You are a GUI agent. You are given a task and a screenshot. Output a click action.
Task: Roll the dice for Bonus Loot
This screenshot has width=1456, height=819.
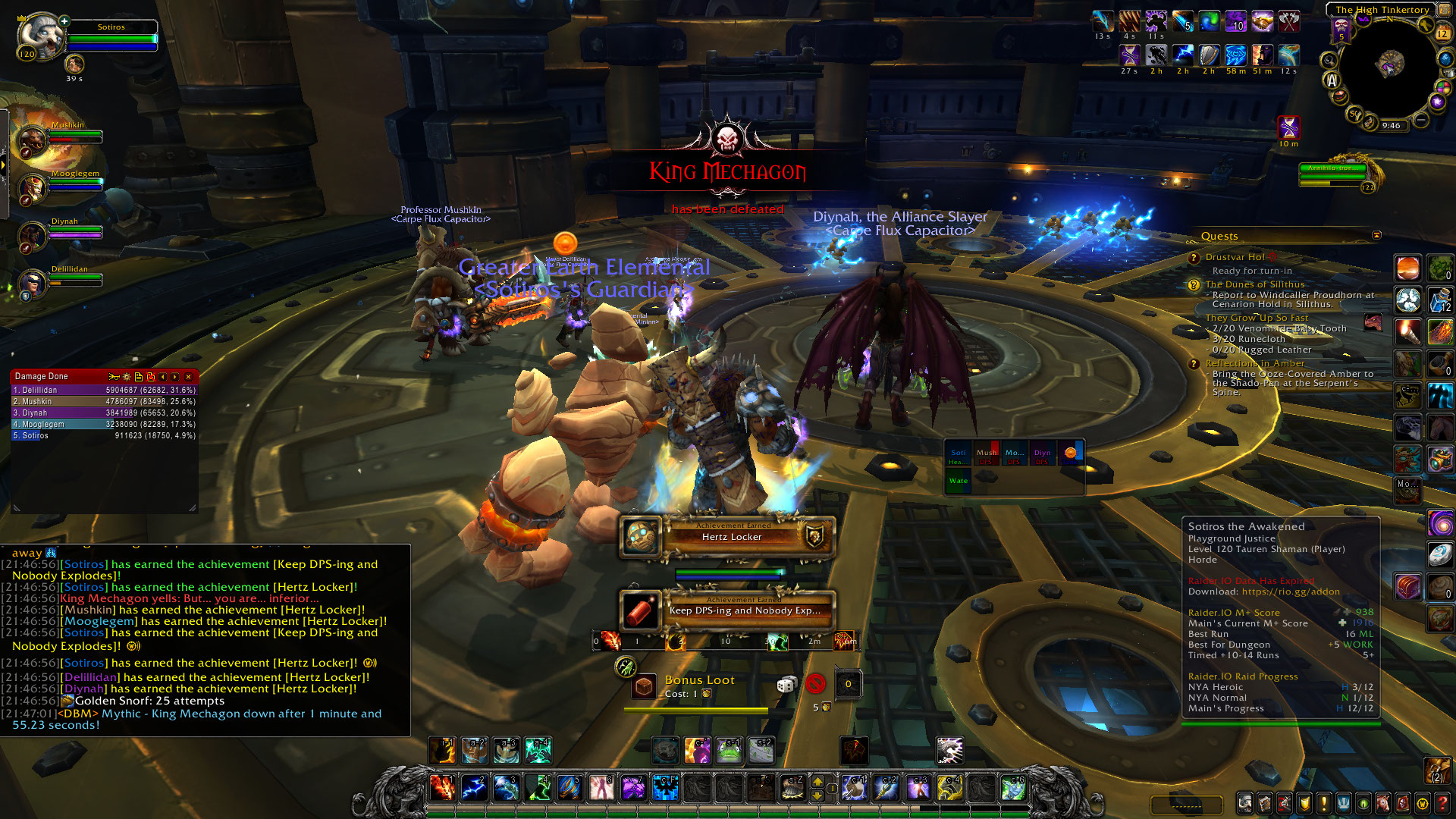click(786, 685)
